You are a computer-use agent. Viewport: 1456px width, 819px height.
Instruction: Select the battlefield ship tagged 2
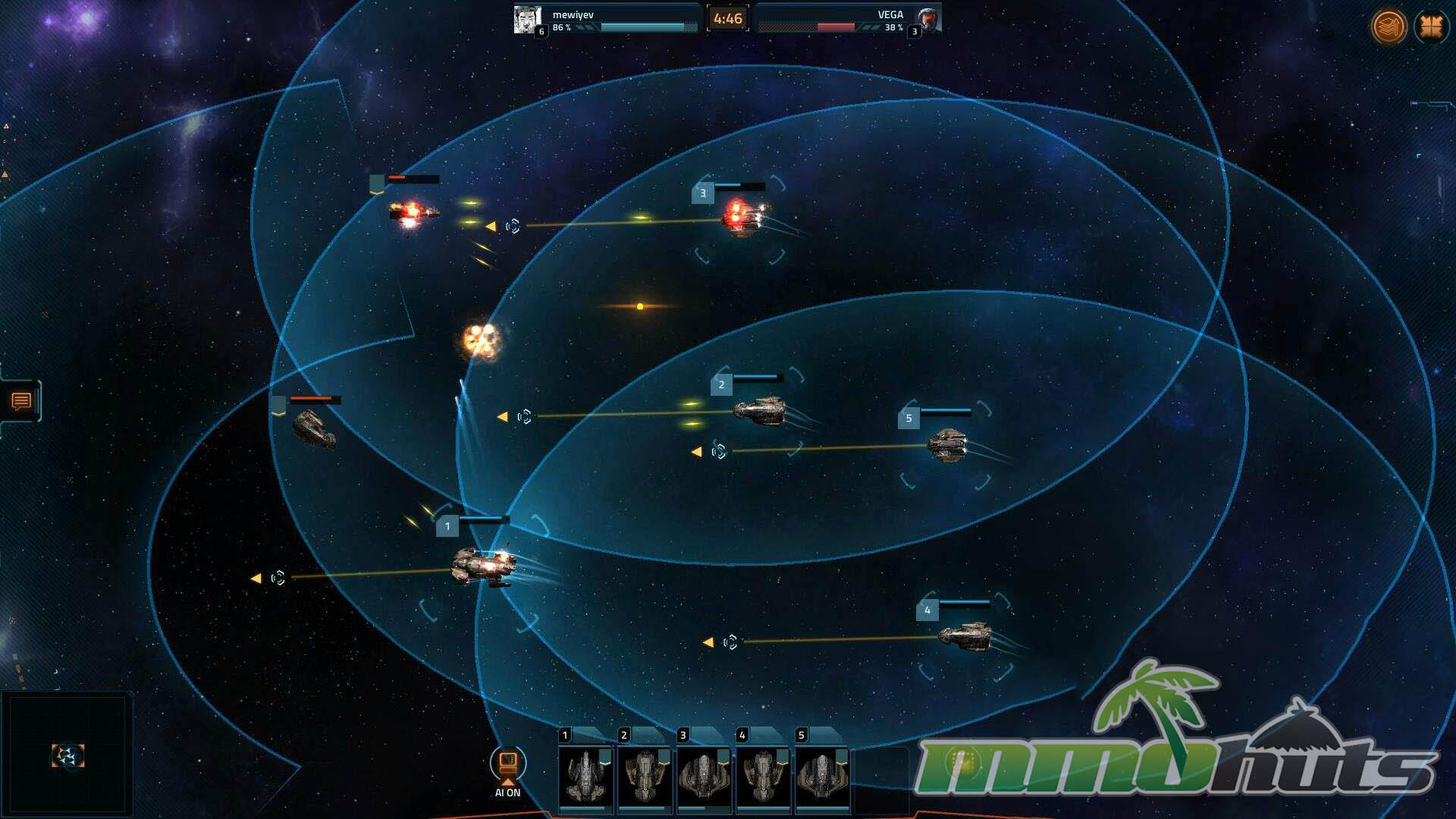pos(759,410)
